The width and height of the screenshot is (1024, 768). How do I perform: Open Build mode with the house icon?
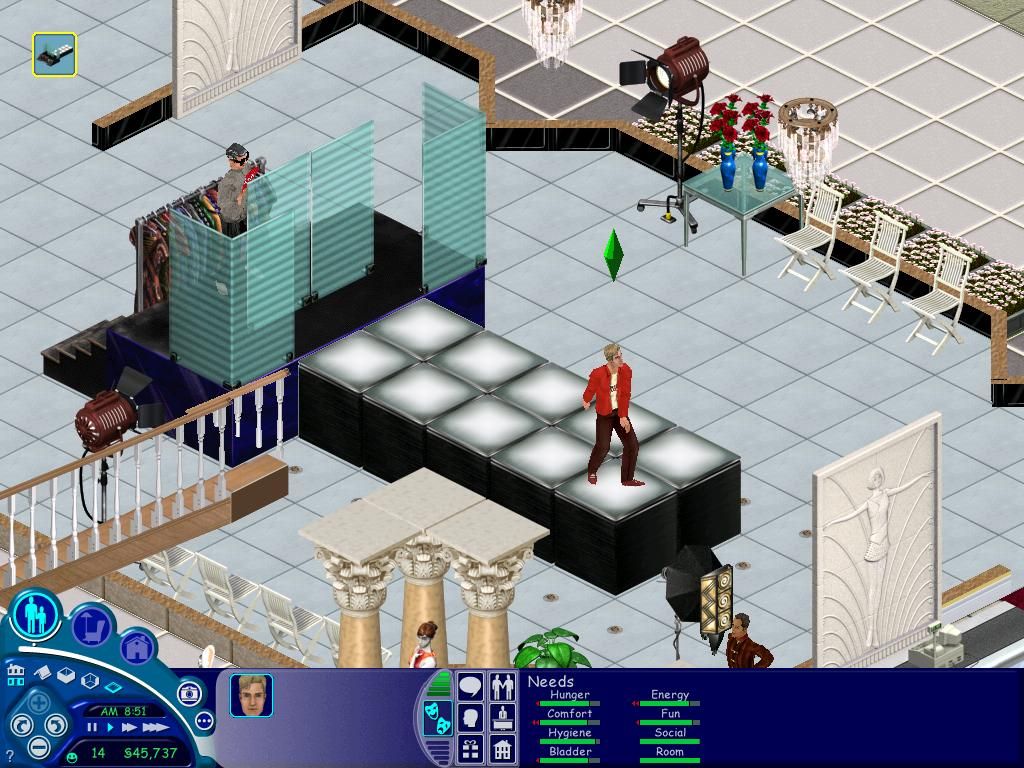137,648
